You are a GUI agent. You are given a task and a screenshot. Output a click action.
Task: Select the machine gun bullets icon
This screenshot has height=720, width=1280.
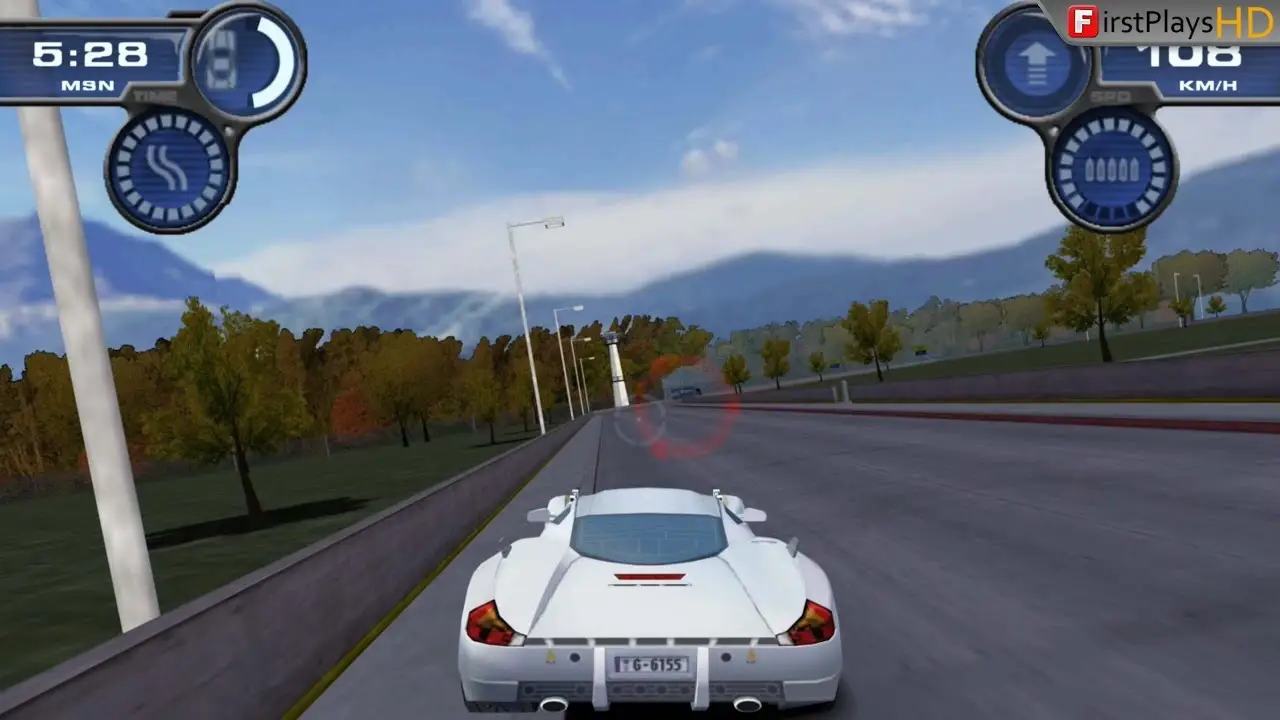[1111, 168]
